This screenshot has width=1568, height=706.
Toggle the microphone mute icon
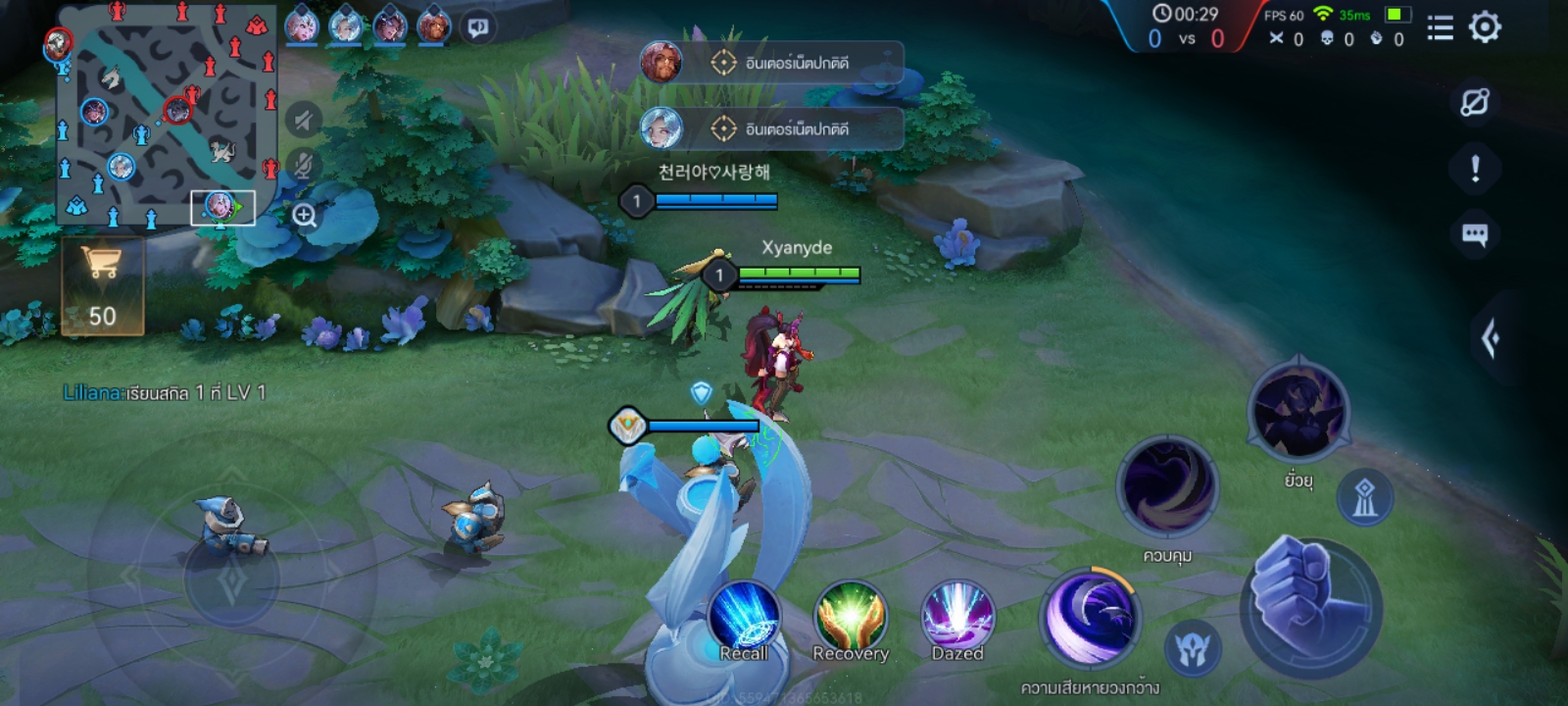coord(304,165)
